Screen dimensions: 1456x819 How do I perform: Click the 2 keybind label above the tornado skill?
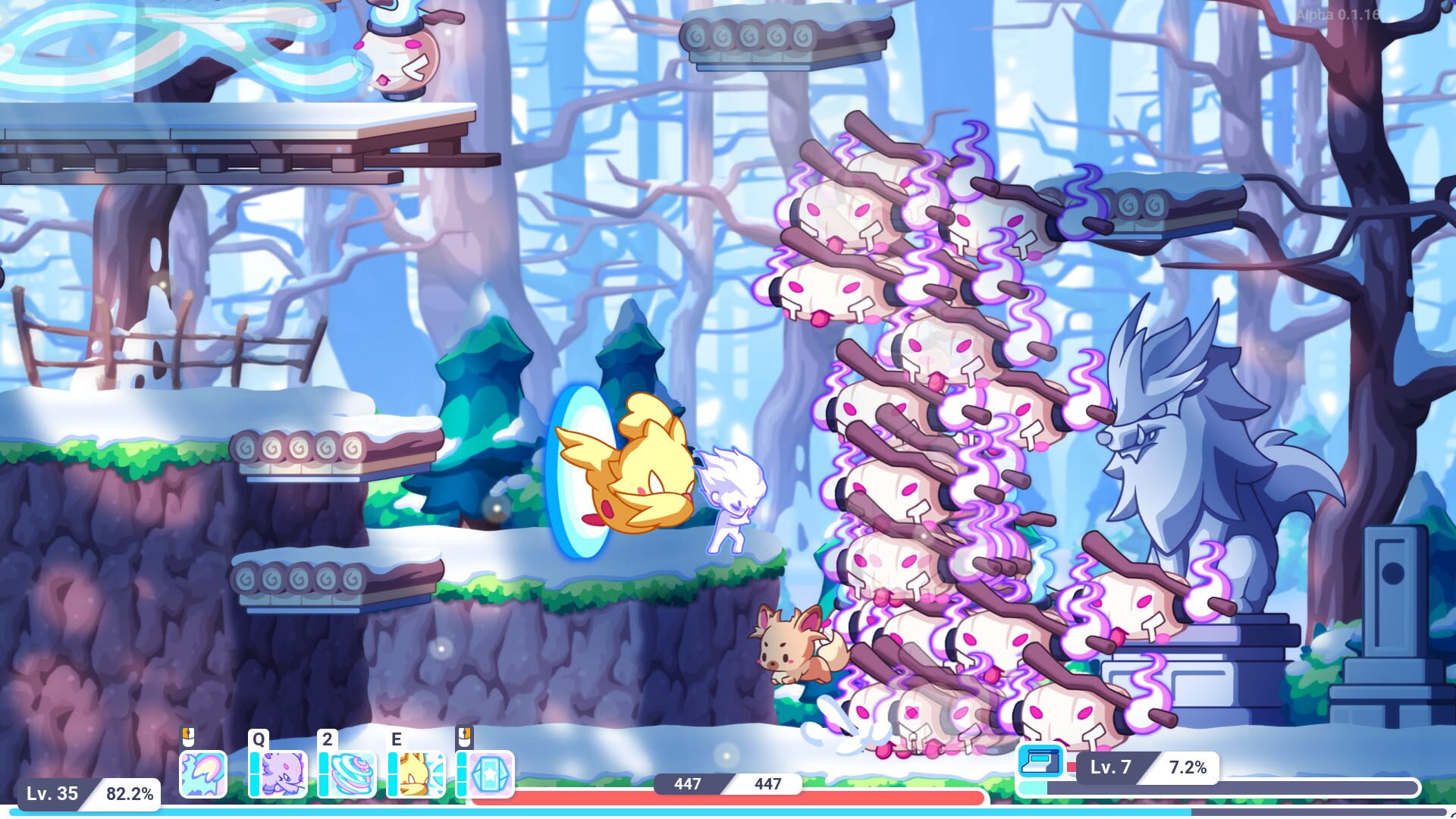[328, 739]
